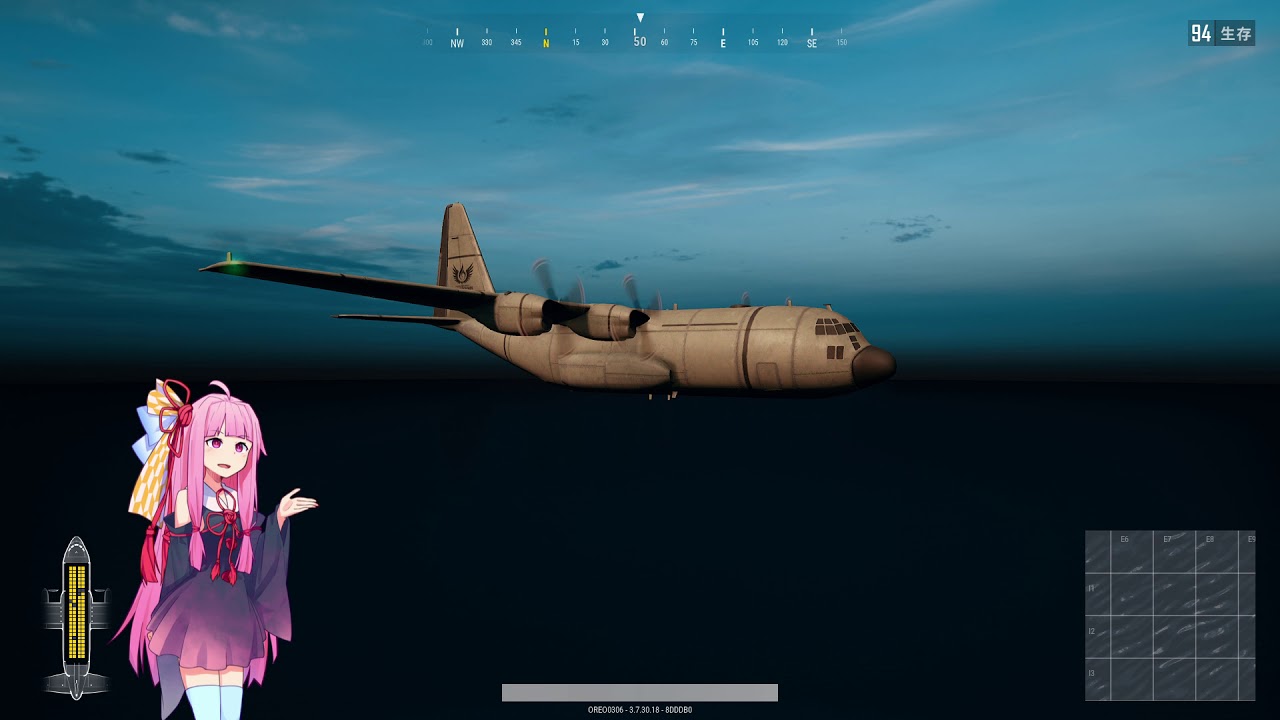Click grid label I2 on the minimap

point(1091,630)
